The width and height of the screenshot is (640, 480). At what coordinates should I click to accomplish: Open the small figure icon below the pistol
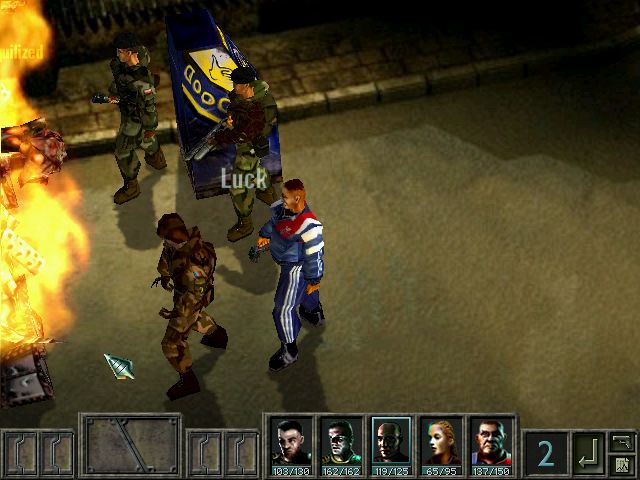click(x=622, y=465)
